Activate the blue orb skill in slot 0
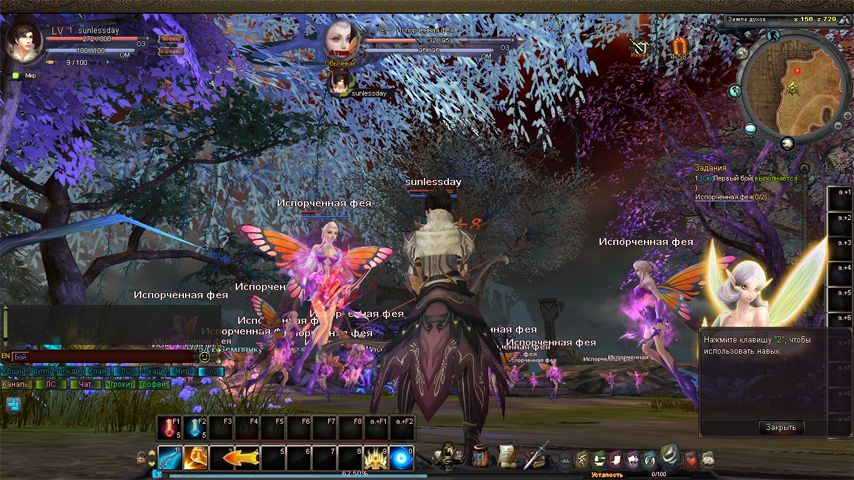 point(402,458)
